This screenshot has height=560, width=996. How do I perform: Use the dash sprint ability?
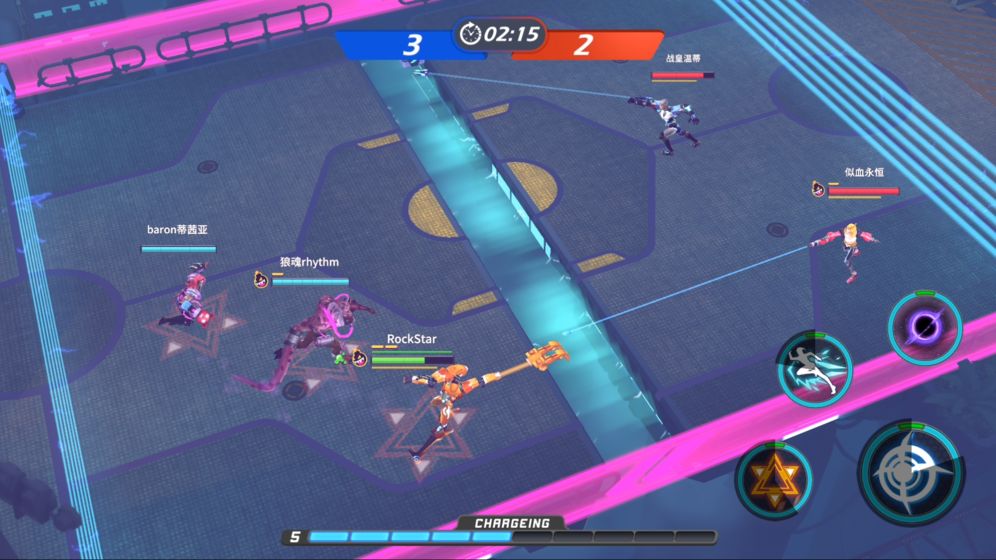(815, 369)
